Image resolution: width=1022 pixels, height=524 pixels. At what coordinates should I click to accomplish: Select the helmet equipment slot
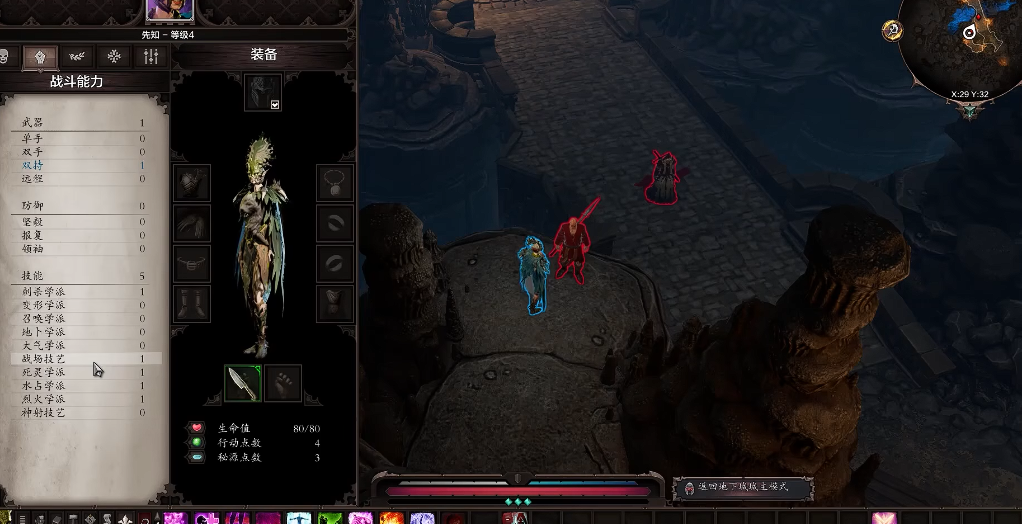pos(262,90)
